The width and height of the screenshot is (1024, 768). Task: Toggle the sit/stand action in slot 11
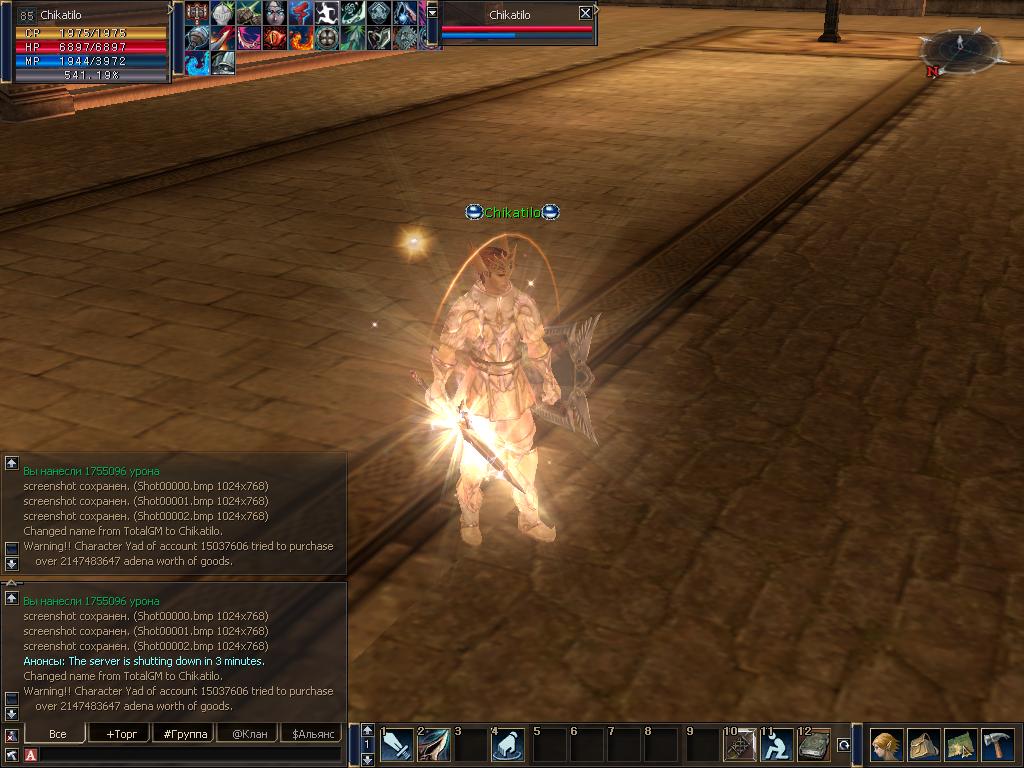(777, 745)
